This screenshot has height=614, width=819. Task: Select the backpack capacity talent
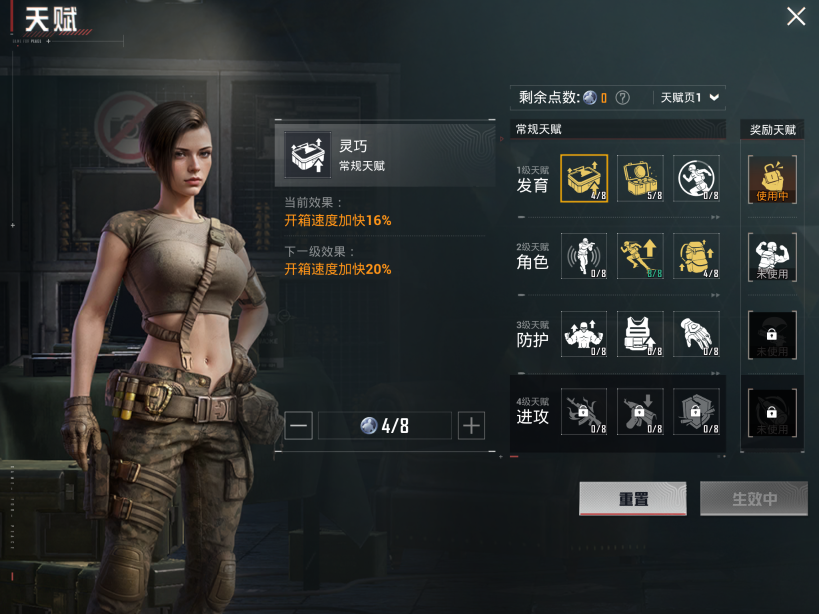pyautogui.click(x=696, y=257)
